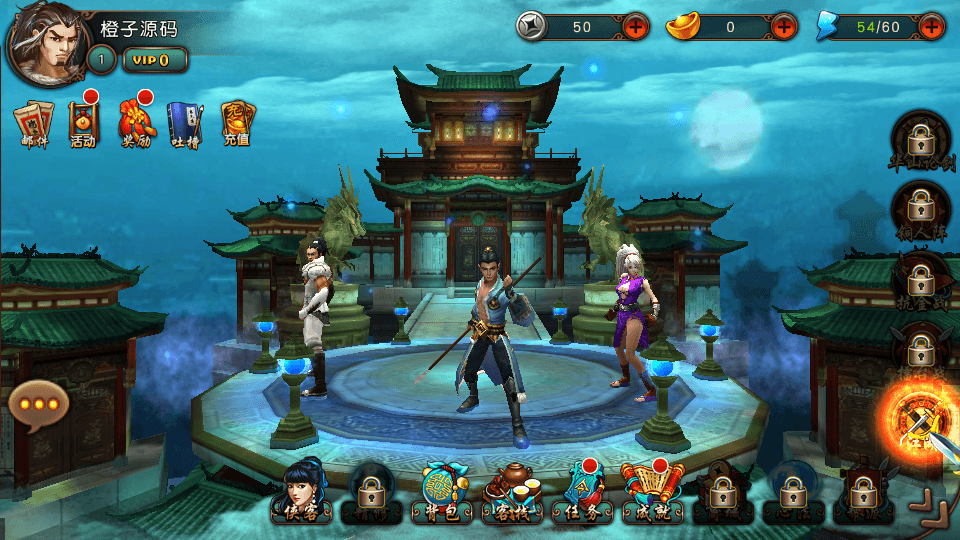This screenshot has width=960, height=540.
Task: Add silver coins with the plus button
Action: tap(636, 27)
